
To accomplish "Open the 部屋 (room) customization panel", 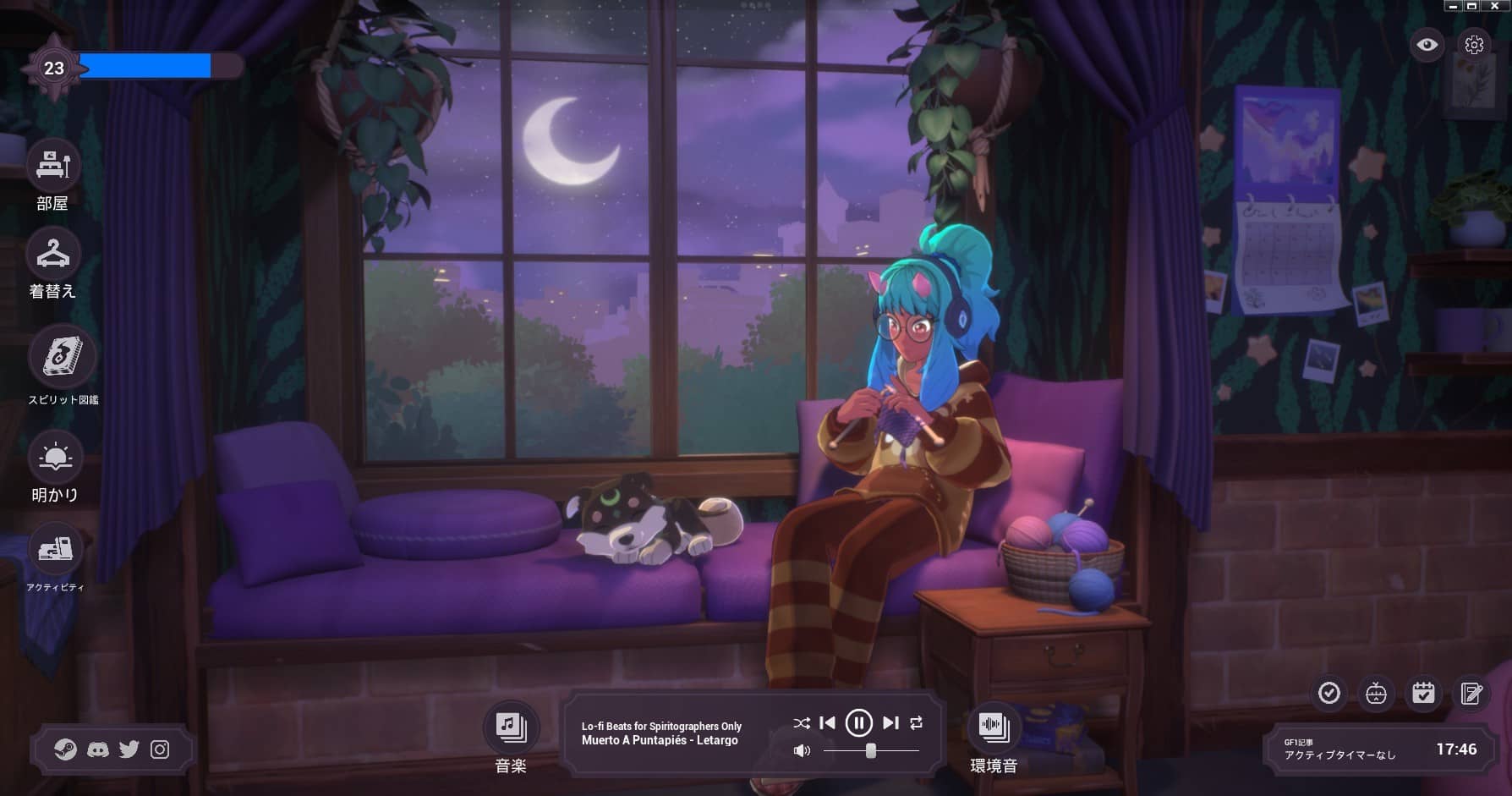I will click(53, 167).
